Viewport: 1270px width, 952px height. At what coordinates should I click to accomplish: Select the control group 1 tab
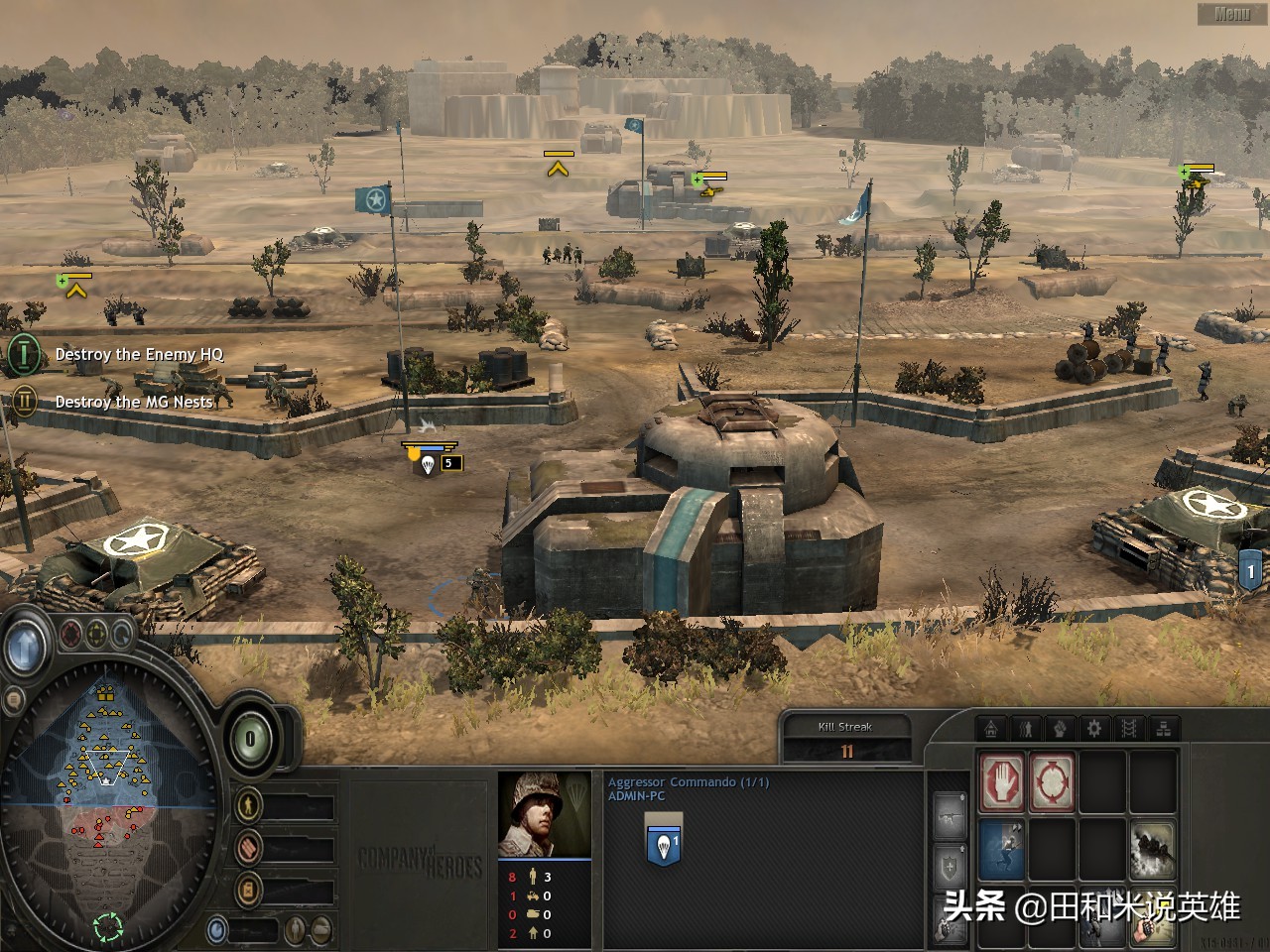[x=1251, y=571]
